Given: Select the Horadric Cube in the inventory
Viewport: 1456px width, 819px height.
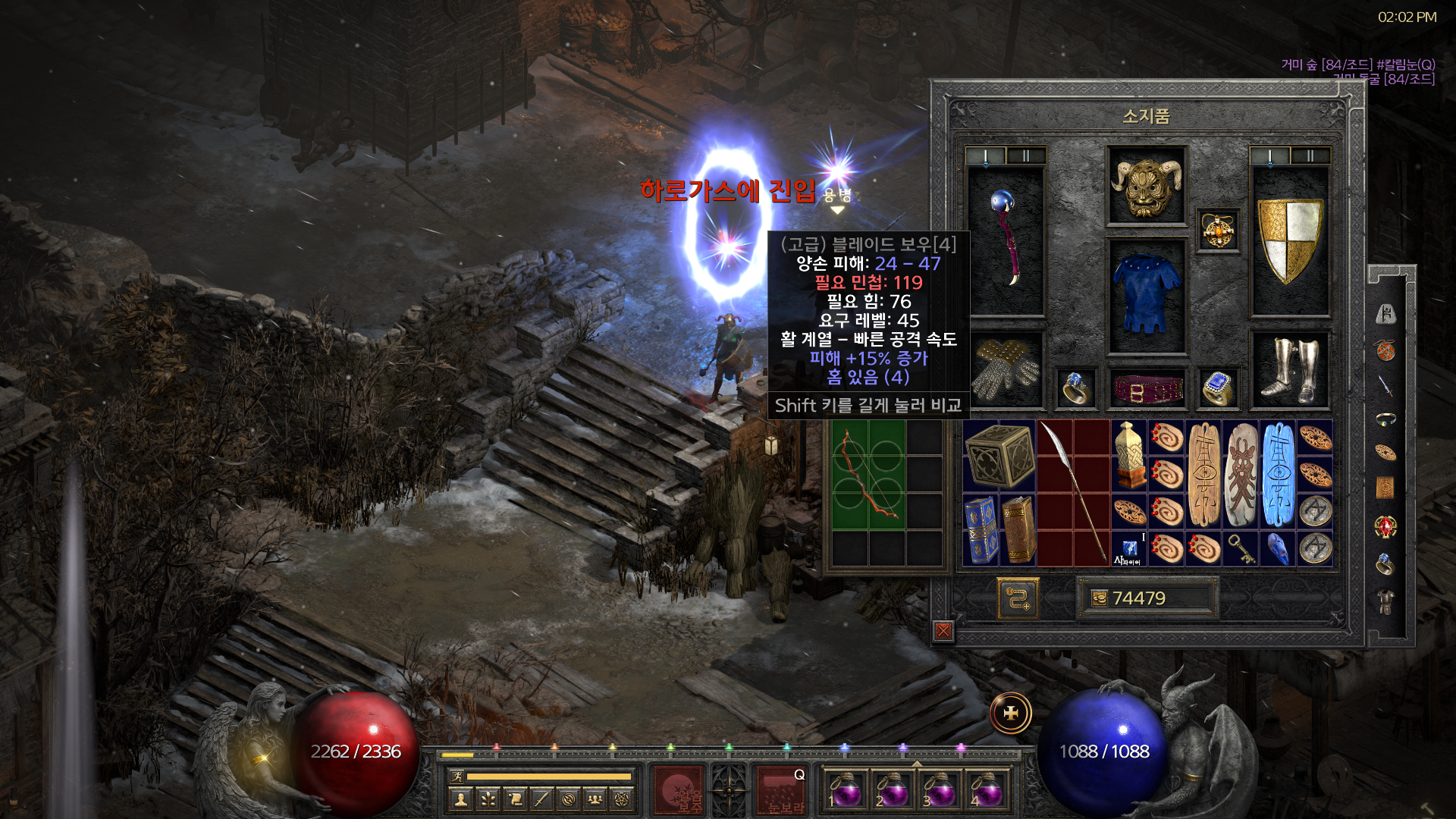Looking at the screenshot, I should click(999, 456).
